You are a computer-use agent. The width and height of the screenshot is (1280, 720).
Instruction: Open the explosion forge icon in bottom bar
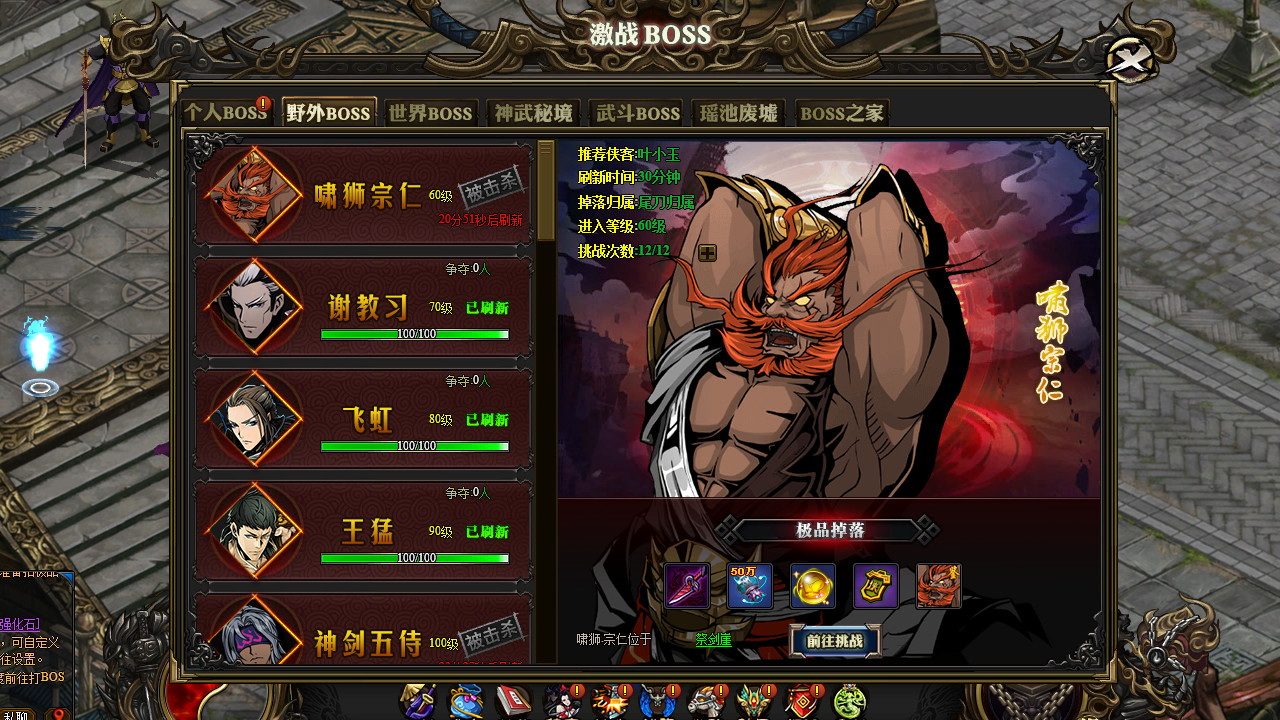[x=609, y=699]
